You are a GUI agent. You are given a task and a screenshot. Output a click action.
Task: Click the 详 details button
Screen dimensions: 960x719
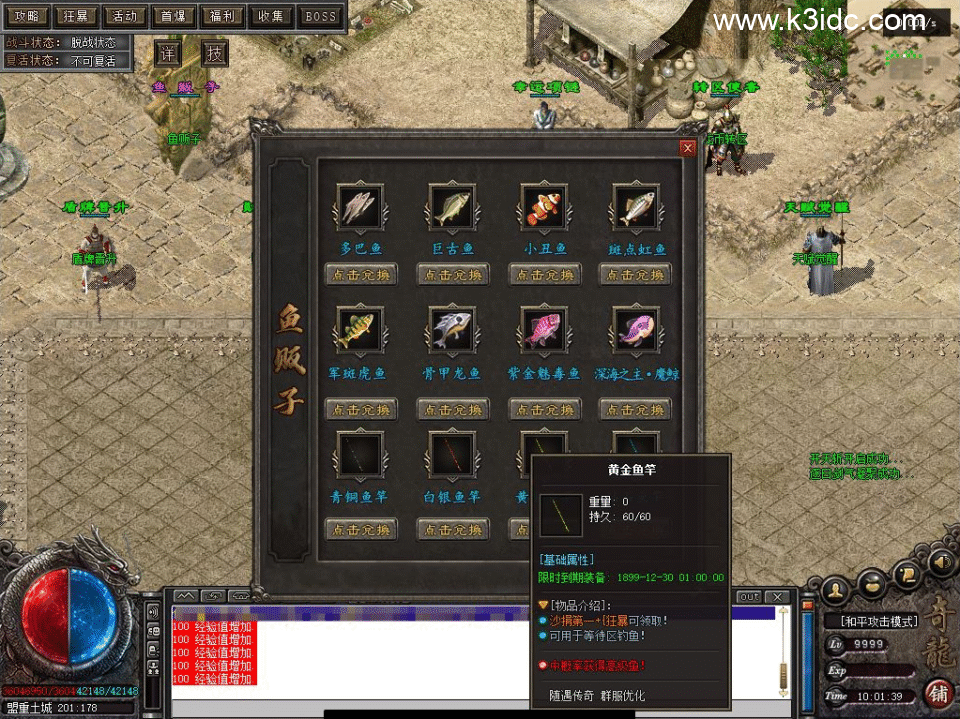pyautogui.click(x=168, y=54)
